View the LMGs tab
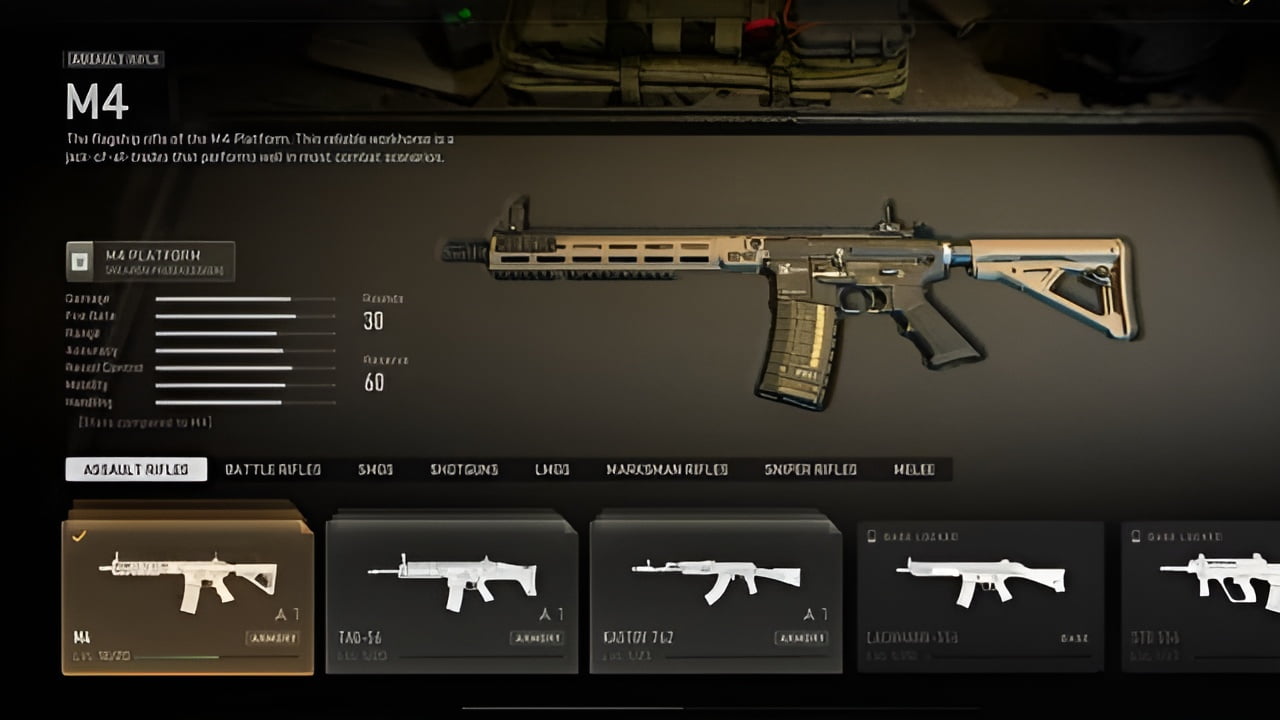This screenshot has width=1280, height=720. (x=553, y=469)
